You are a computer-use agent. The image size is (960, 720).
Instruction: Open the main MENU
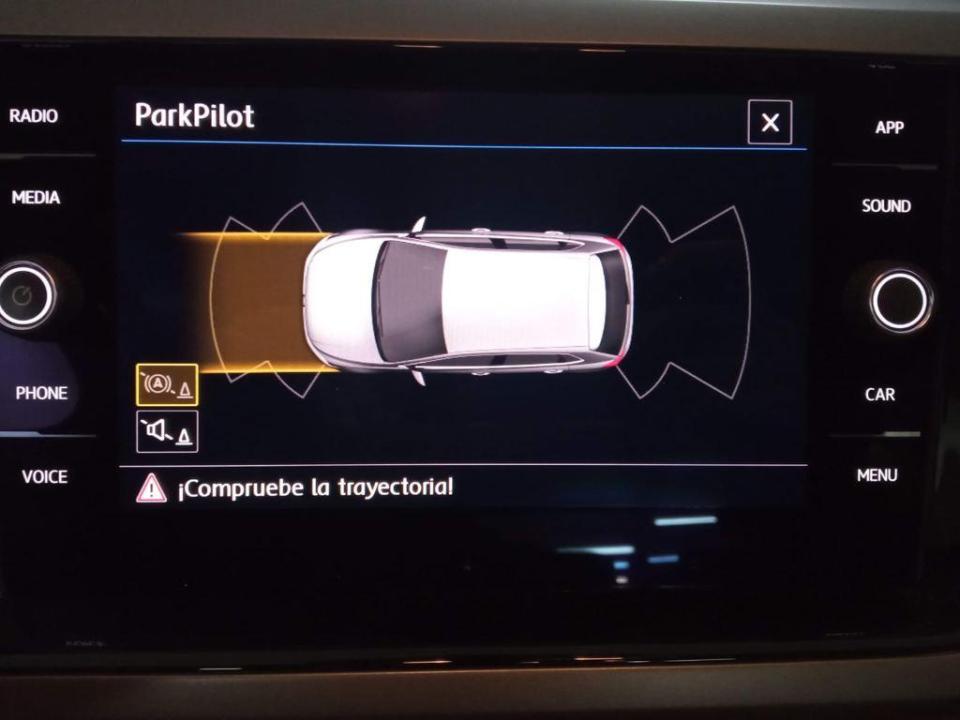[x=877, y=475]
